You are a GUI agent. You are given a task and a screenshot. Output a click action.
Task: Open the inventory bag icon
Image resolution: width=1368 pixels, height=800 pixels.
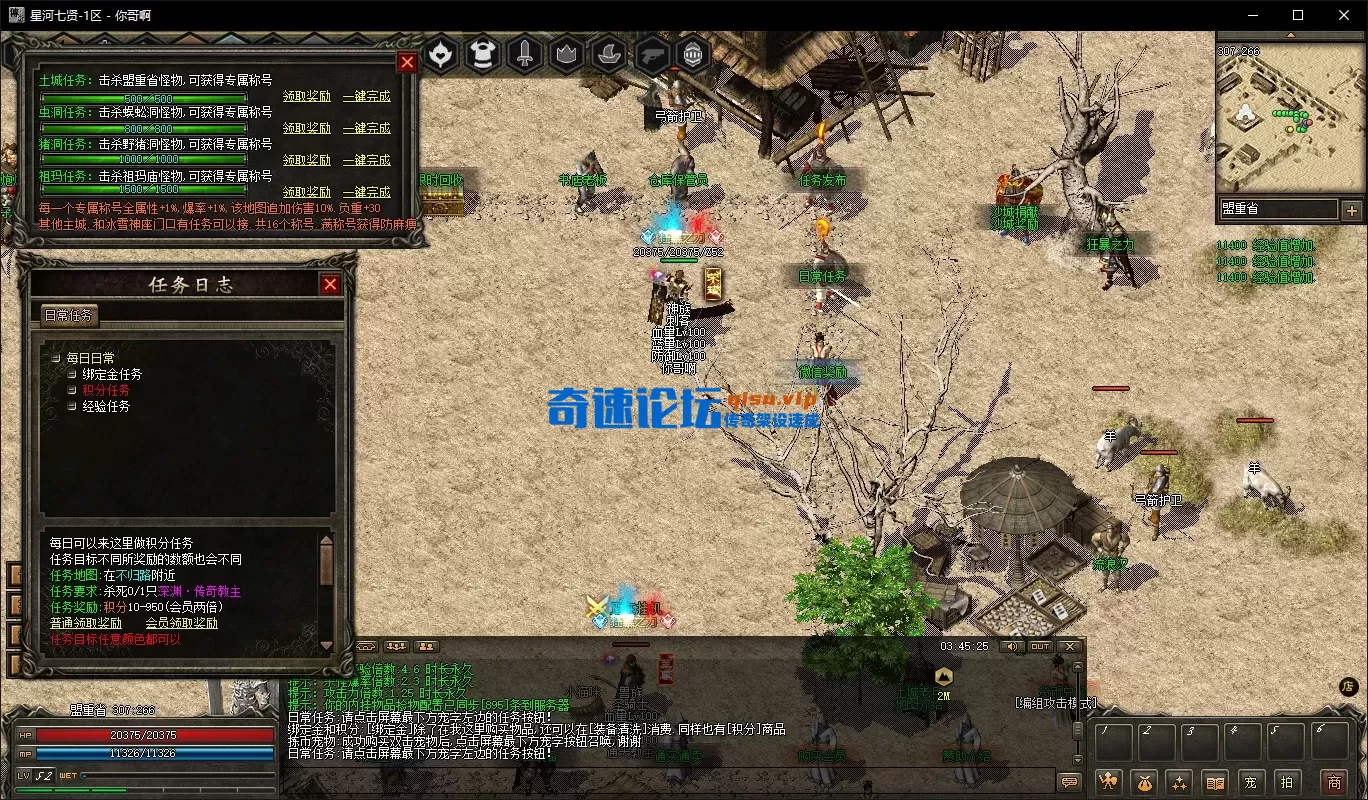(x=1144, y=782)
